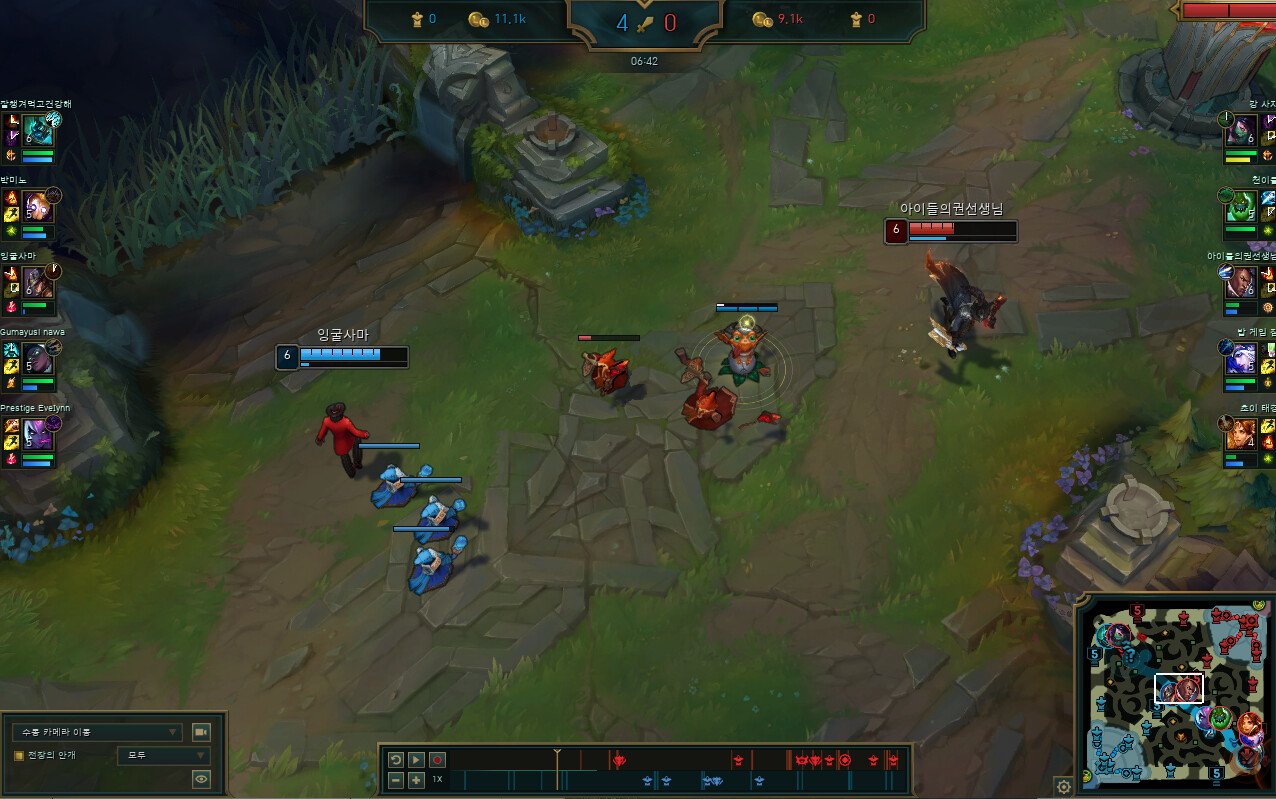Increase playback speed with the plus button

(x=417, y=780)
